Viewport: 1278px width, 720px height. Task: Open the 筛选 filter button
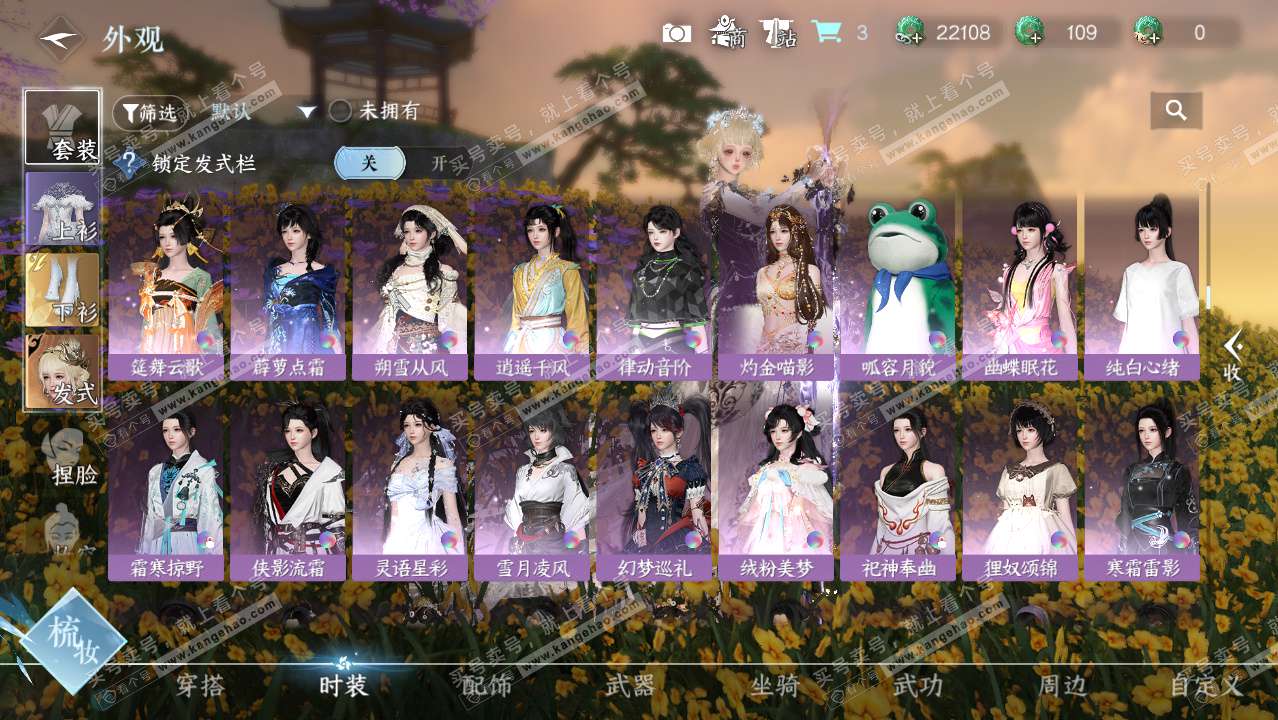pos(150,112)
